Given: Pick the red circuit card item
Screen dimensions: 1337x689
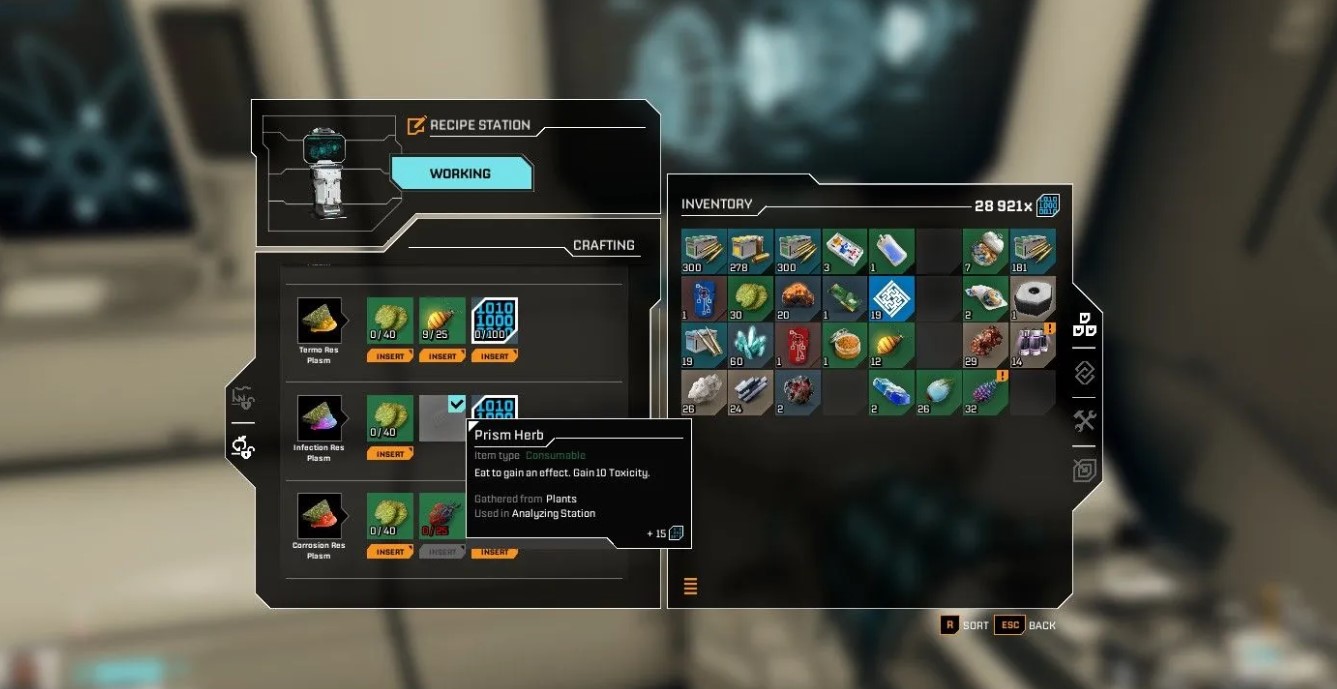Looking at the screenshot, I should (x=798, y=345).
